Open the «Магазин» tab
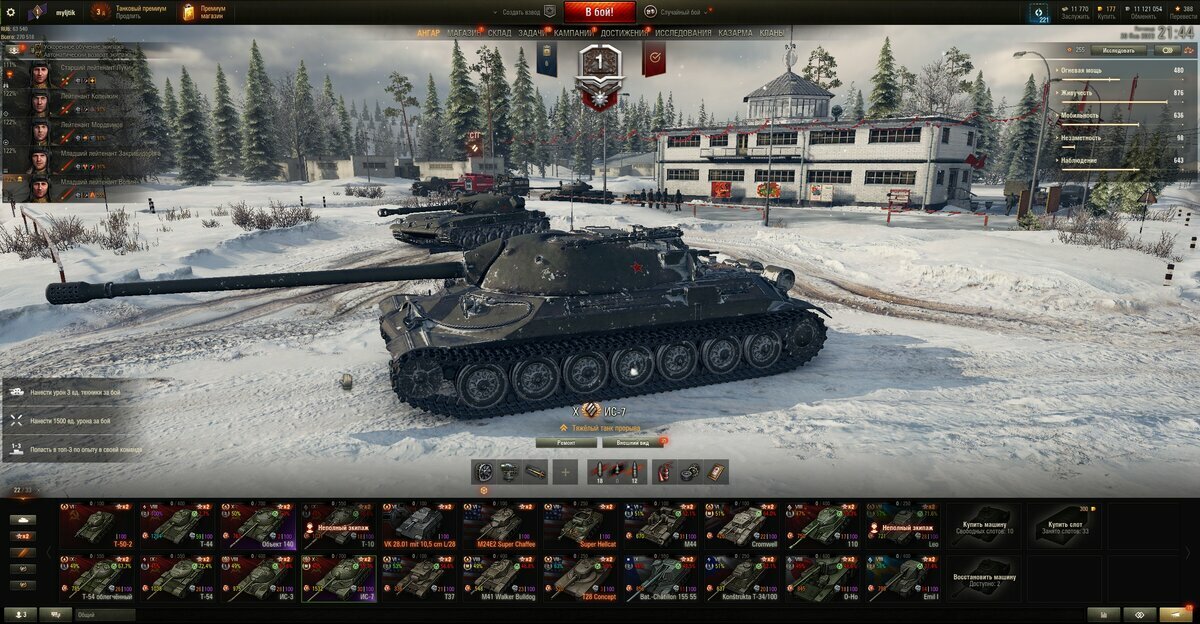Screen dimensions: 1200x624 click(x=463, y=33)
